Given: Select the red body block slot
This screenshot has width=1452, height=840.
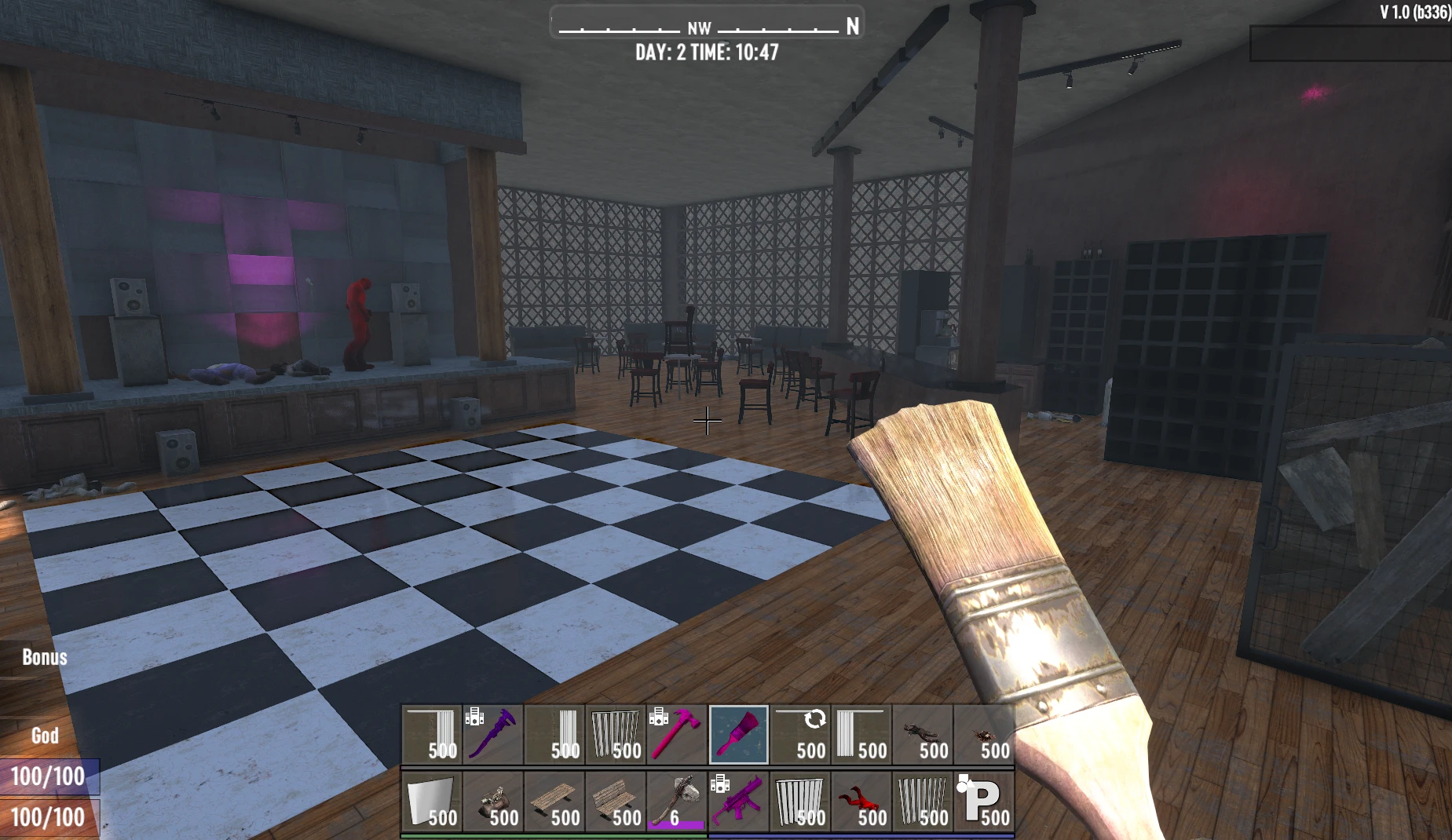Looking at the screenshot, I should point(861,802).
